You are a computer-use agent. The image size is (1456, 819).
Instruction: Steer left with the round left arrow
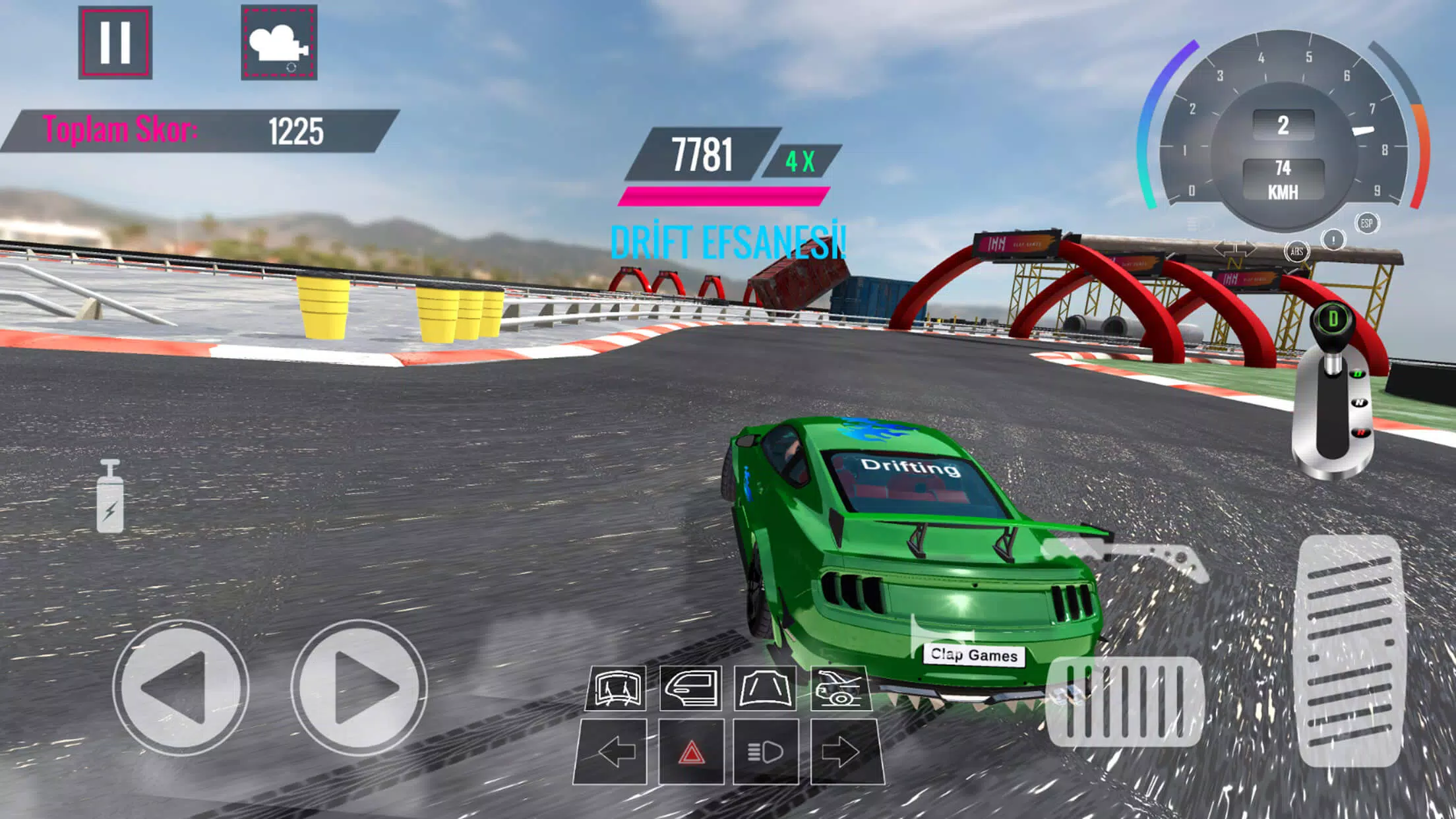pos(180,687)
